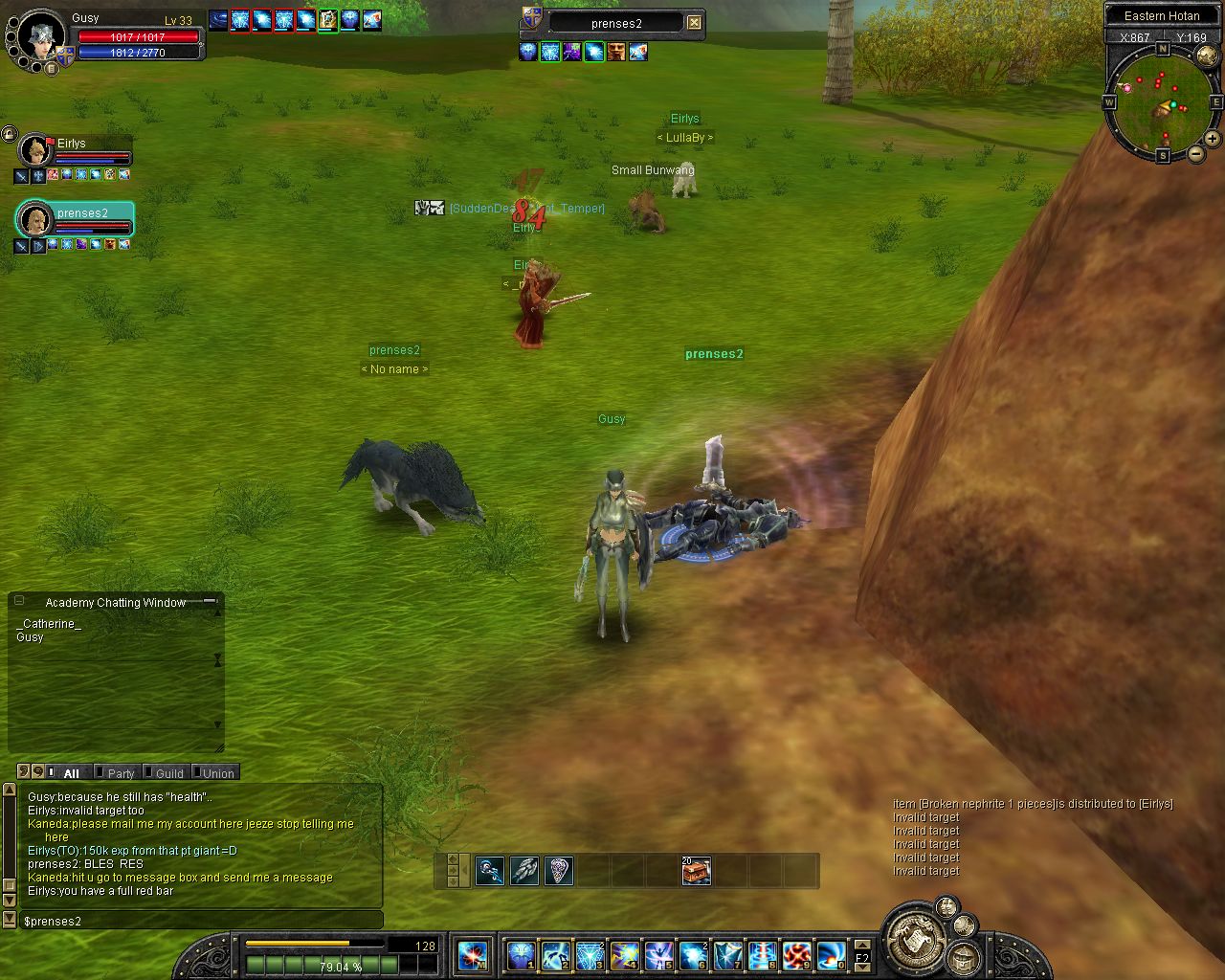The image size is (1225, 980).
Task: Zoom out the minimap
Action: click(x=1195, y=153)
